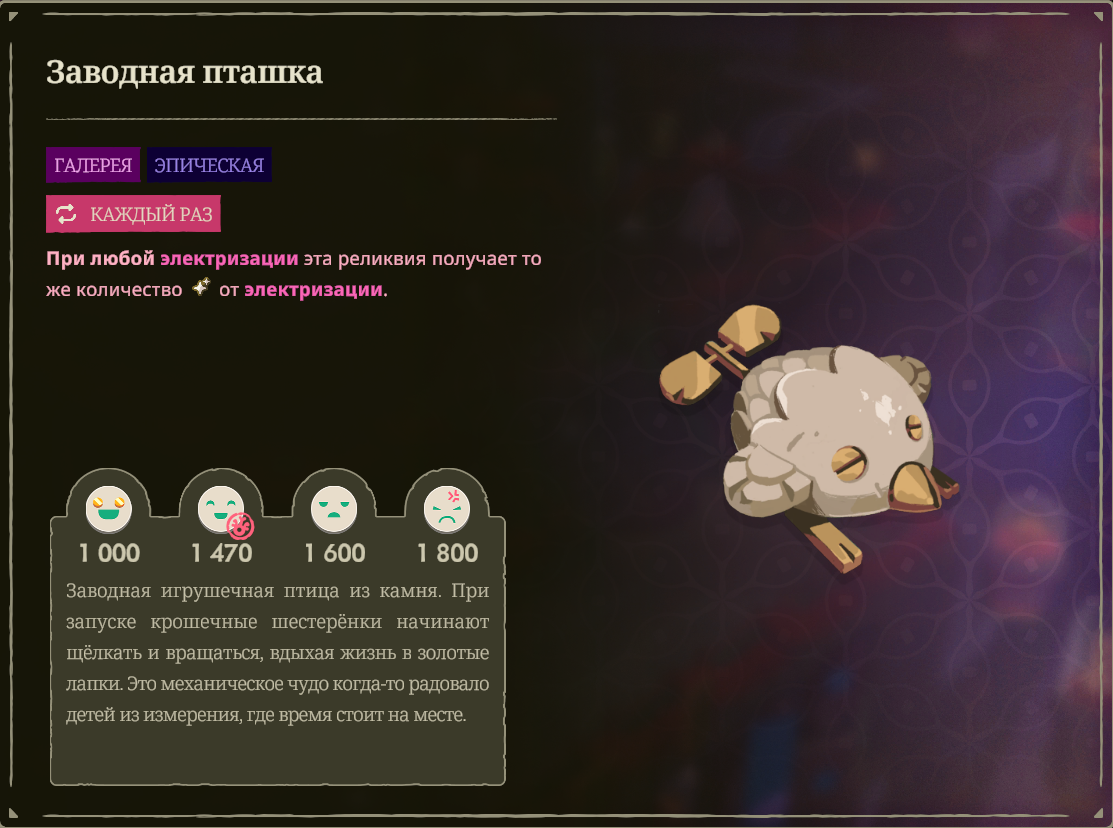Select the happy face 1 000 tab
The image size is (1113, 828).
pyautogui.click(x=109, y=510)
